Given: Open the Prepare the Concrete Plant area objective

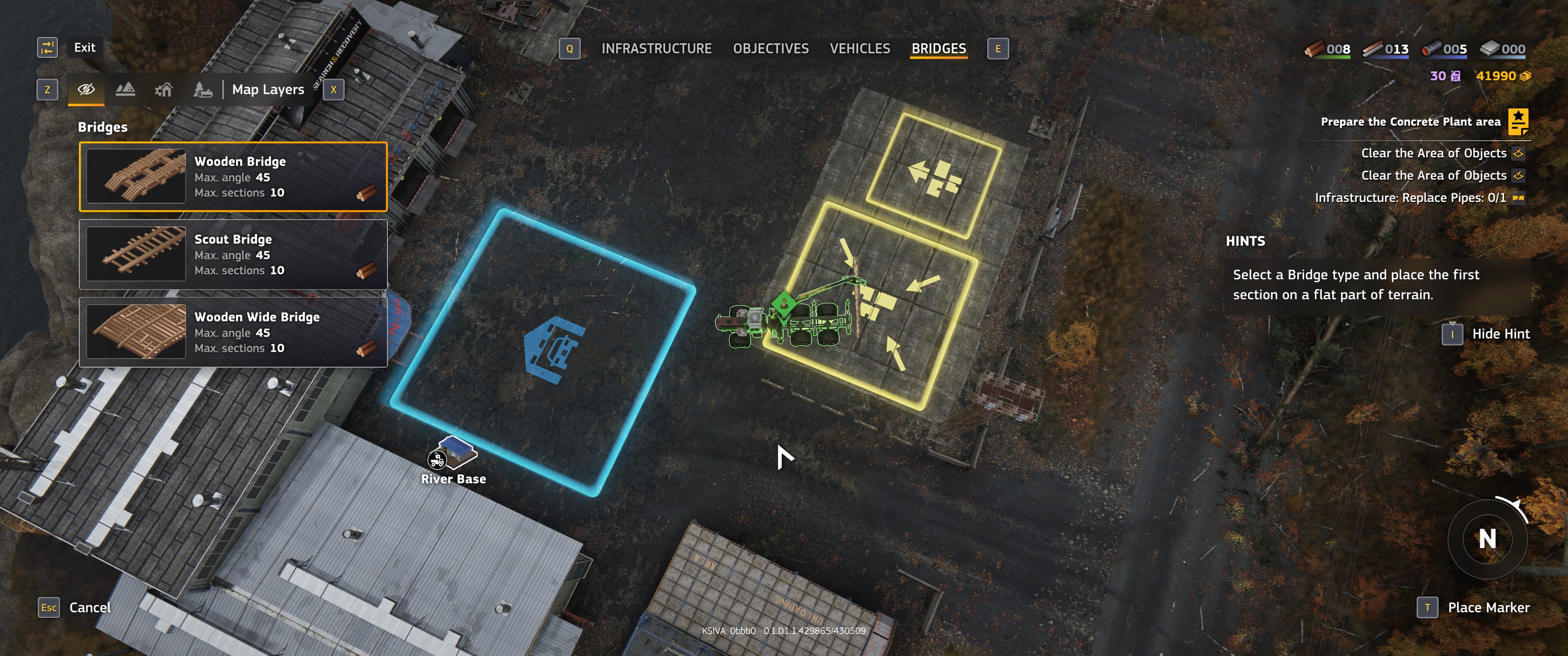Looking at the screenshot, I should point(1410,122).
